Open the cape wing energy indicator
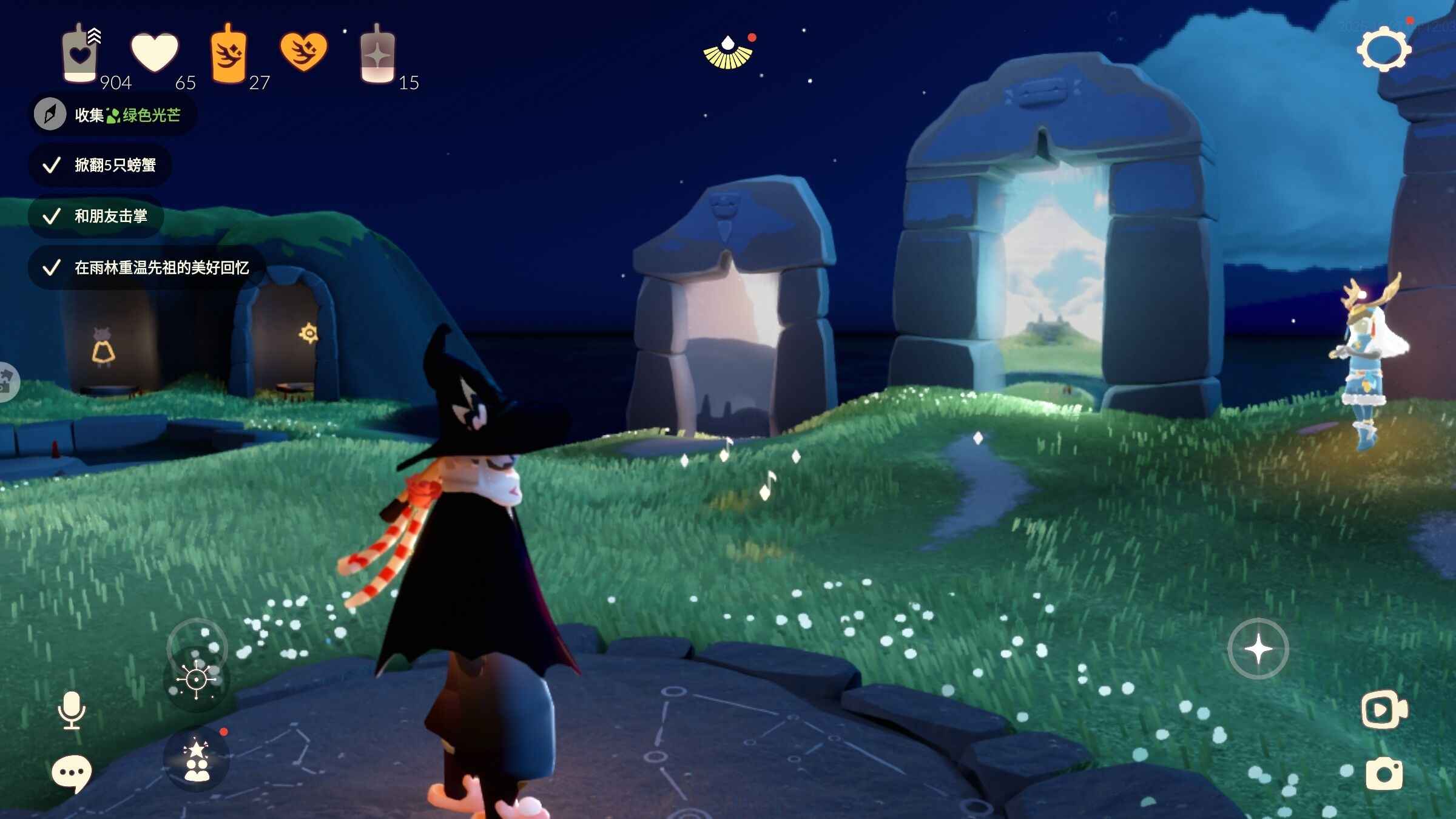 [728, 53]
